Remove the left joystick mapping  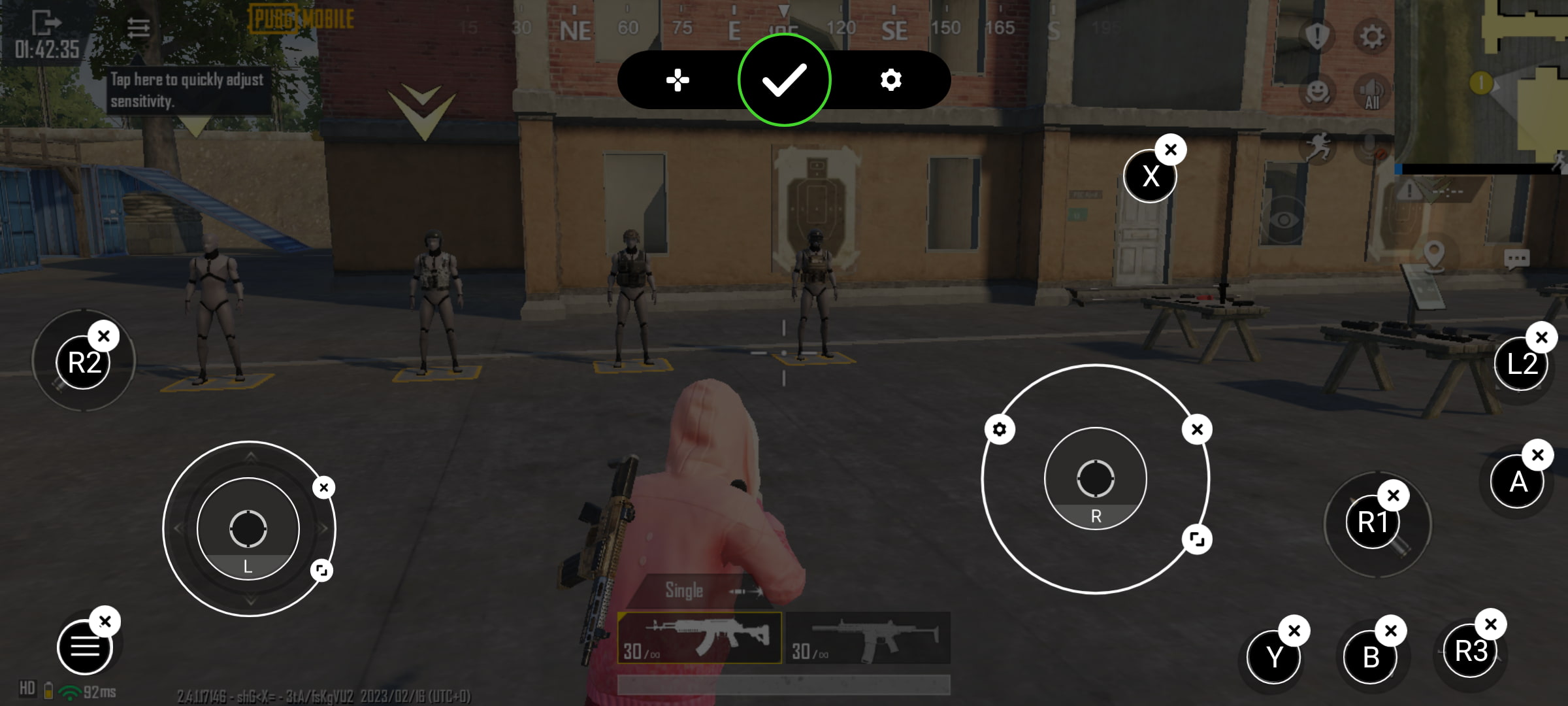click(323, 487)
